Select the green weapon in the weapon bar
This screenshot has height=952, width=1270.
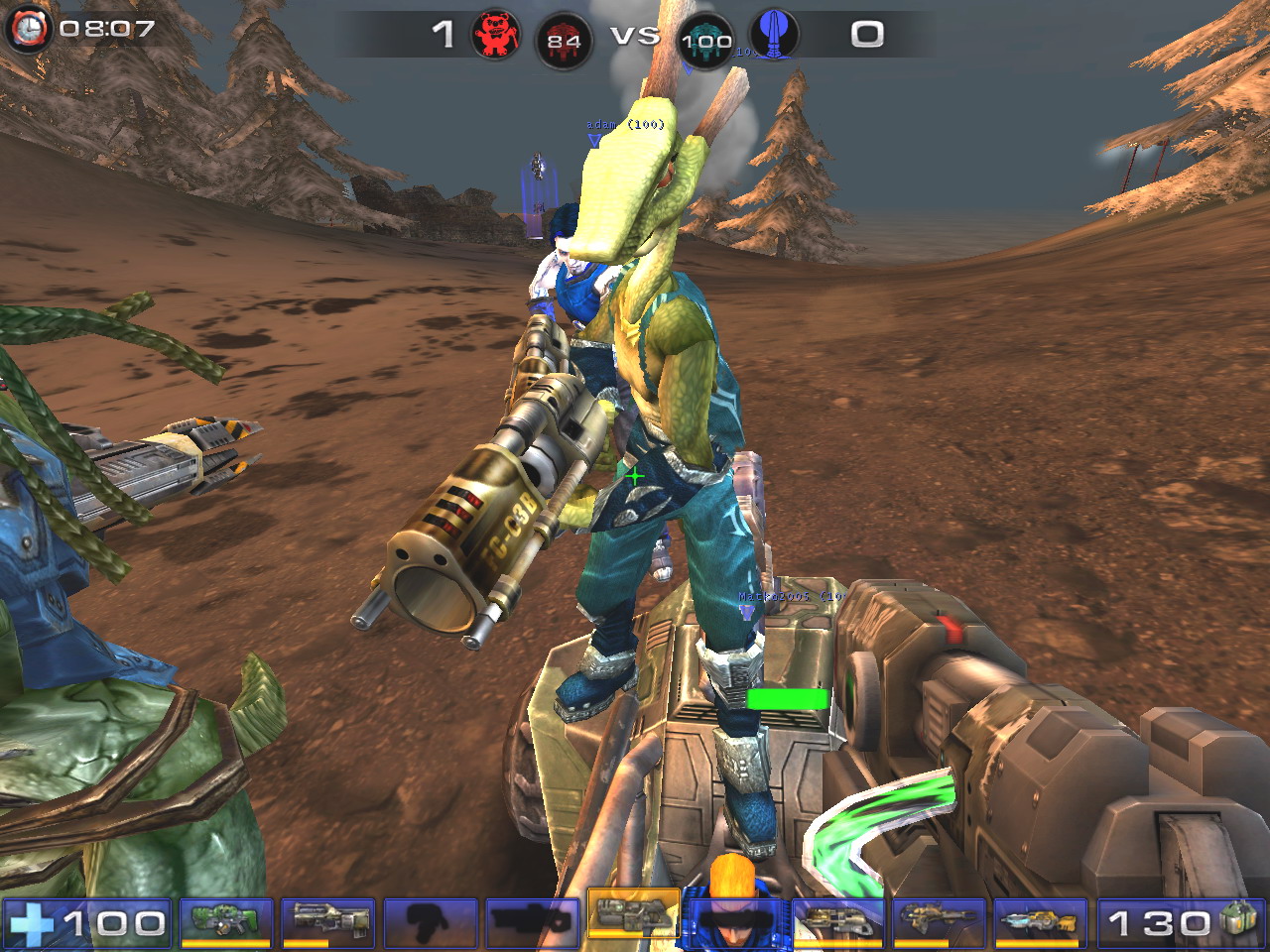tap(227, 922)
